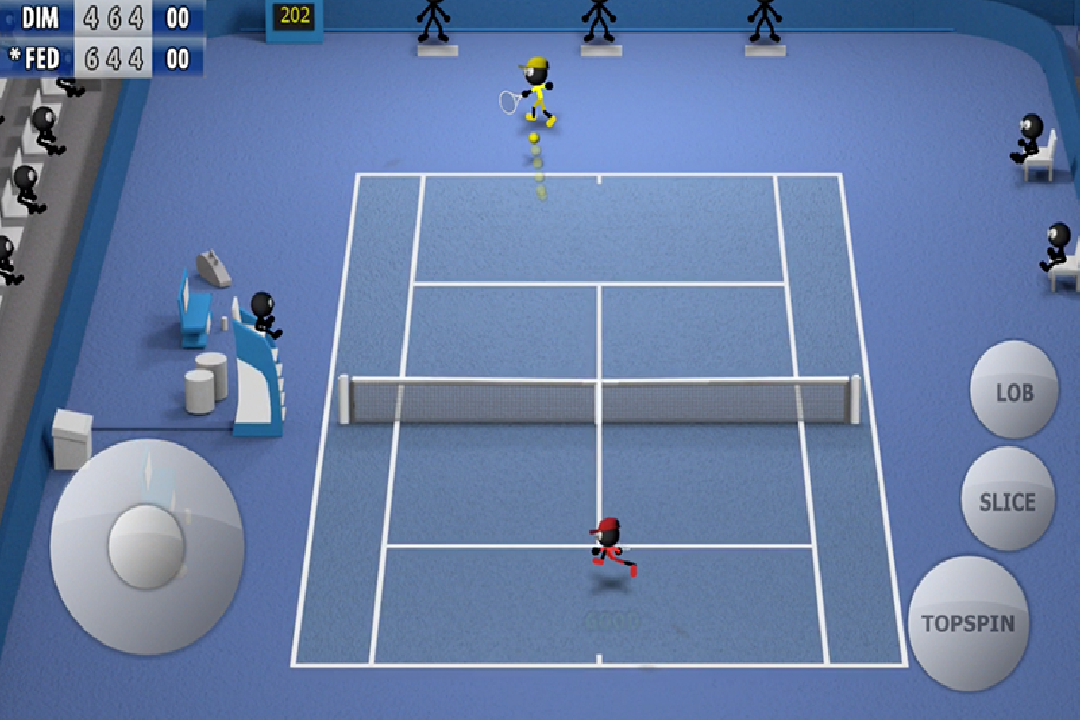Activate the TOPSPIN shot button
This screenshot has width=1080, height=720.
click(967, 622)
